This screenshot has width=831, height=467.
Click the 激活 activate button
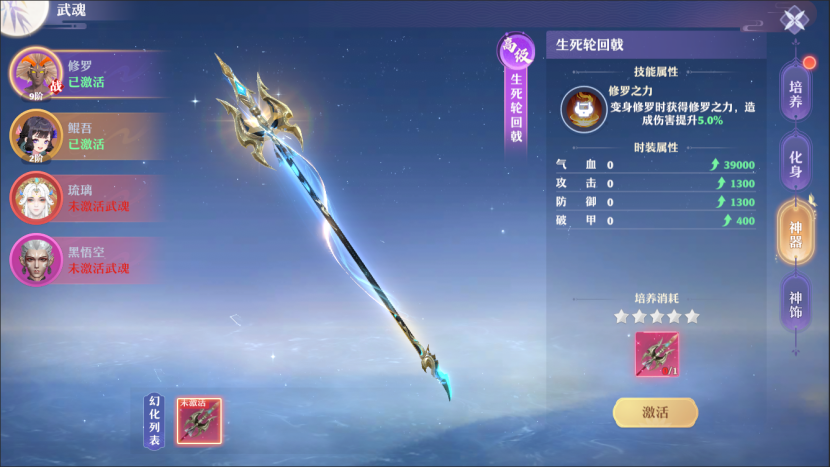click(x=655, y=412)
